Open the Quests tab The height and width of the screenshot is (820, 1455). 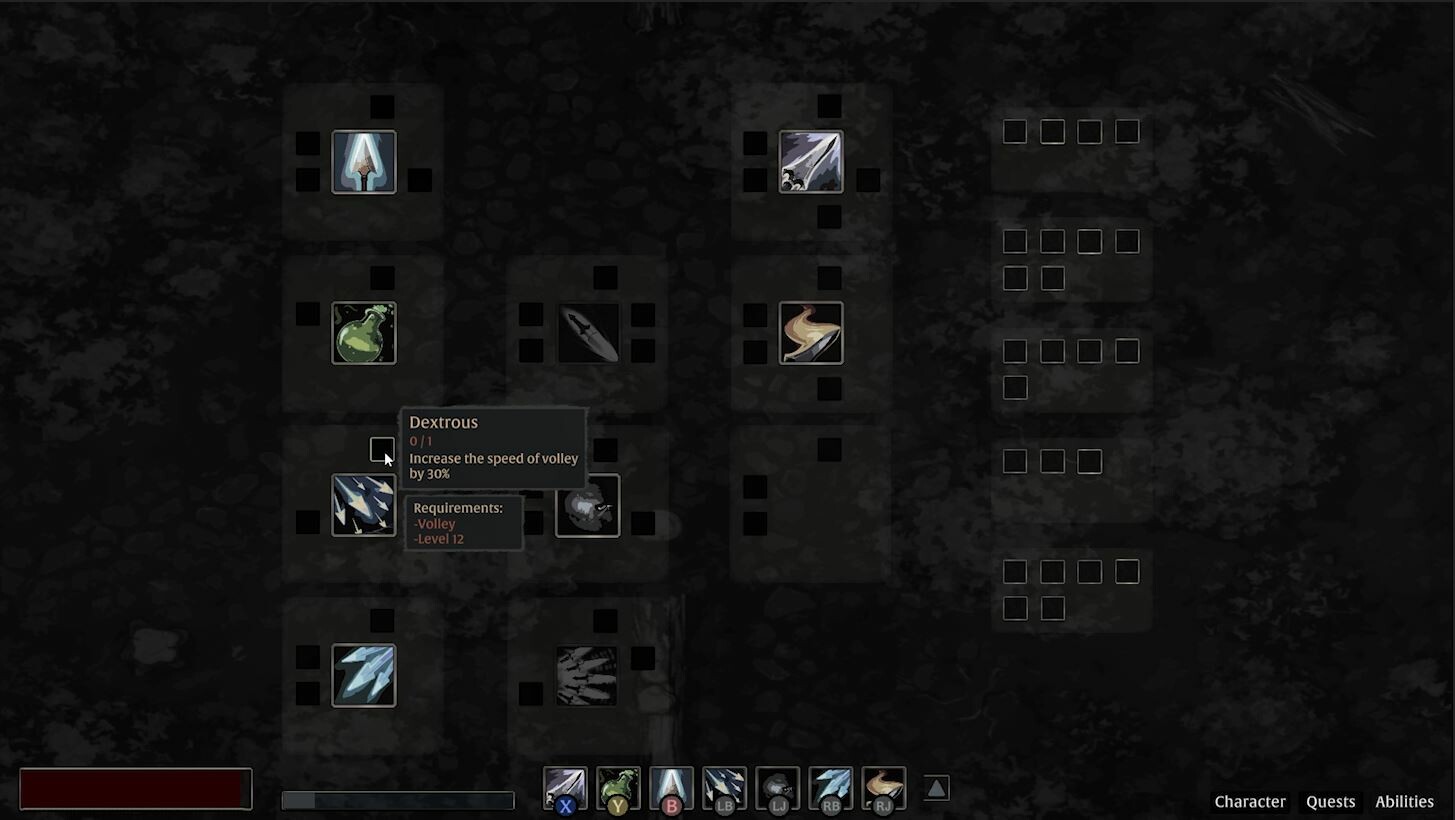(x=1330, y=801)
